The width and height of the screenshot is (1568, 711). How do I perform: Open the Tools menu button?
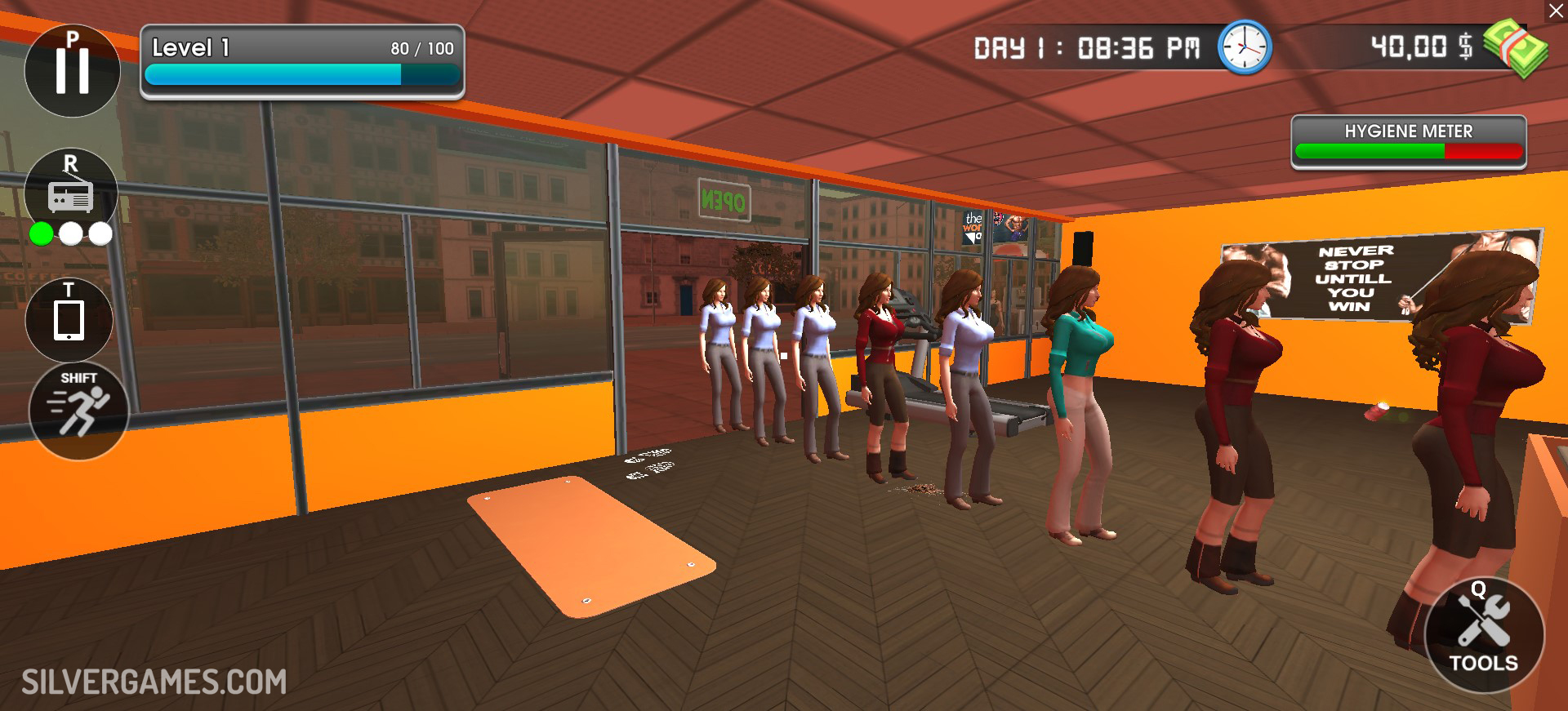(1484, 635)
